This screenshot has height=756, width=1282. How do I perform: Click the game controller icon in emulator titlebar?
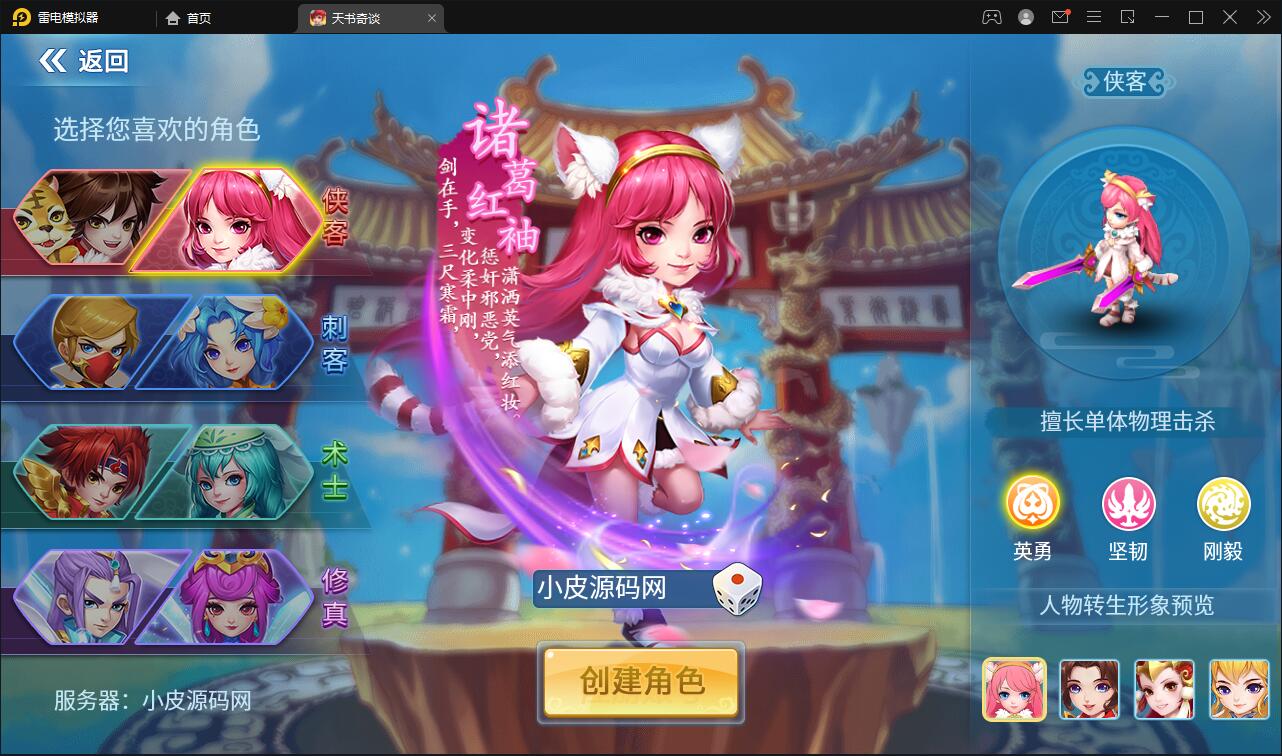click(993, 17)
